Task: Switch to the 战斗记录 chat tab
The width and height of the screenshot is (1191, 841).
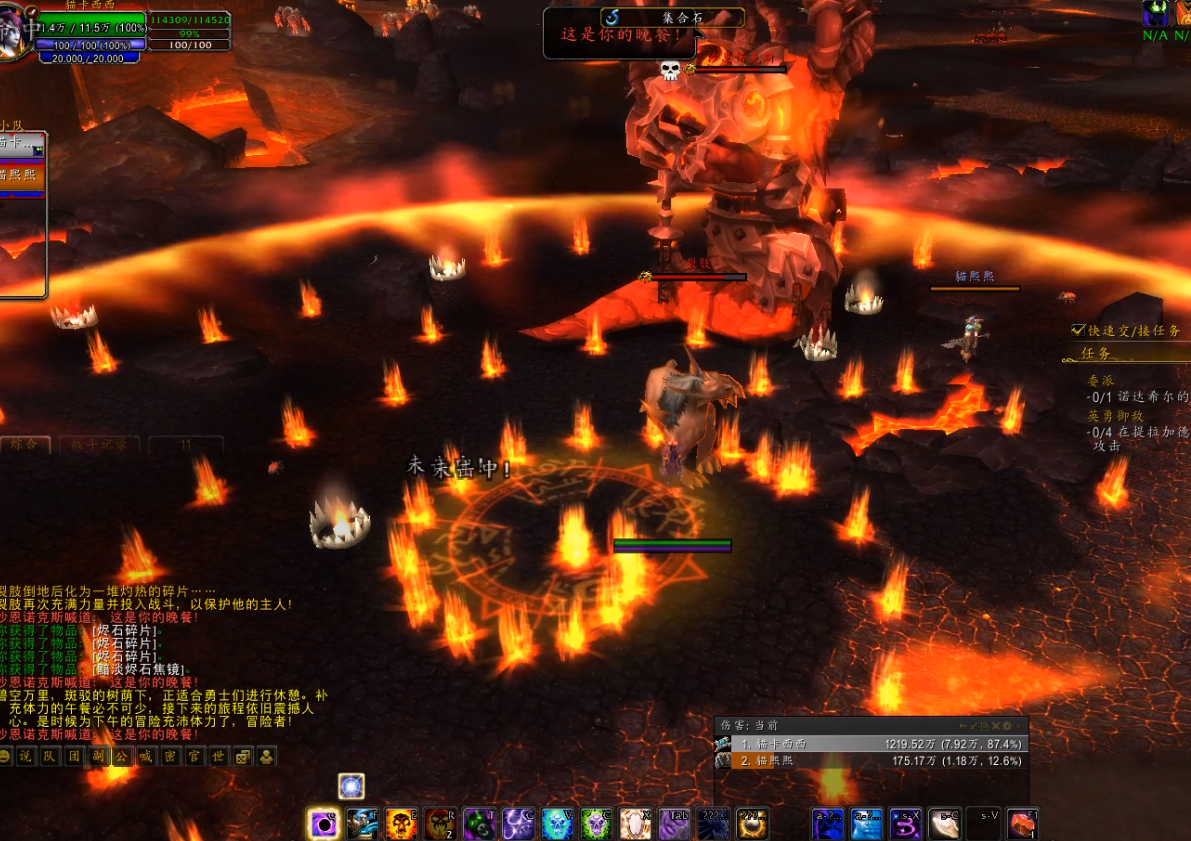Action: tap(100, 444)
